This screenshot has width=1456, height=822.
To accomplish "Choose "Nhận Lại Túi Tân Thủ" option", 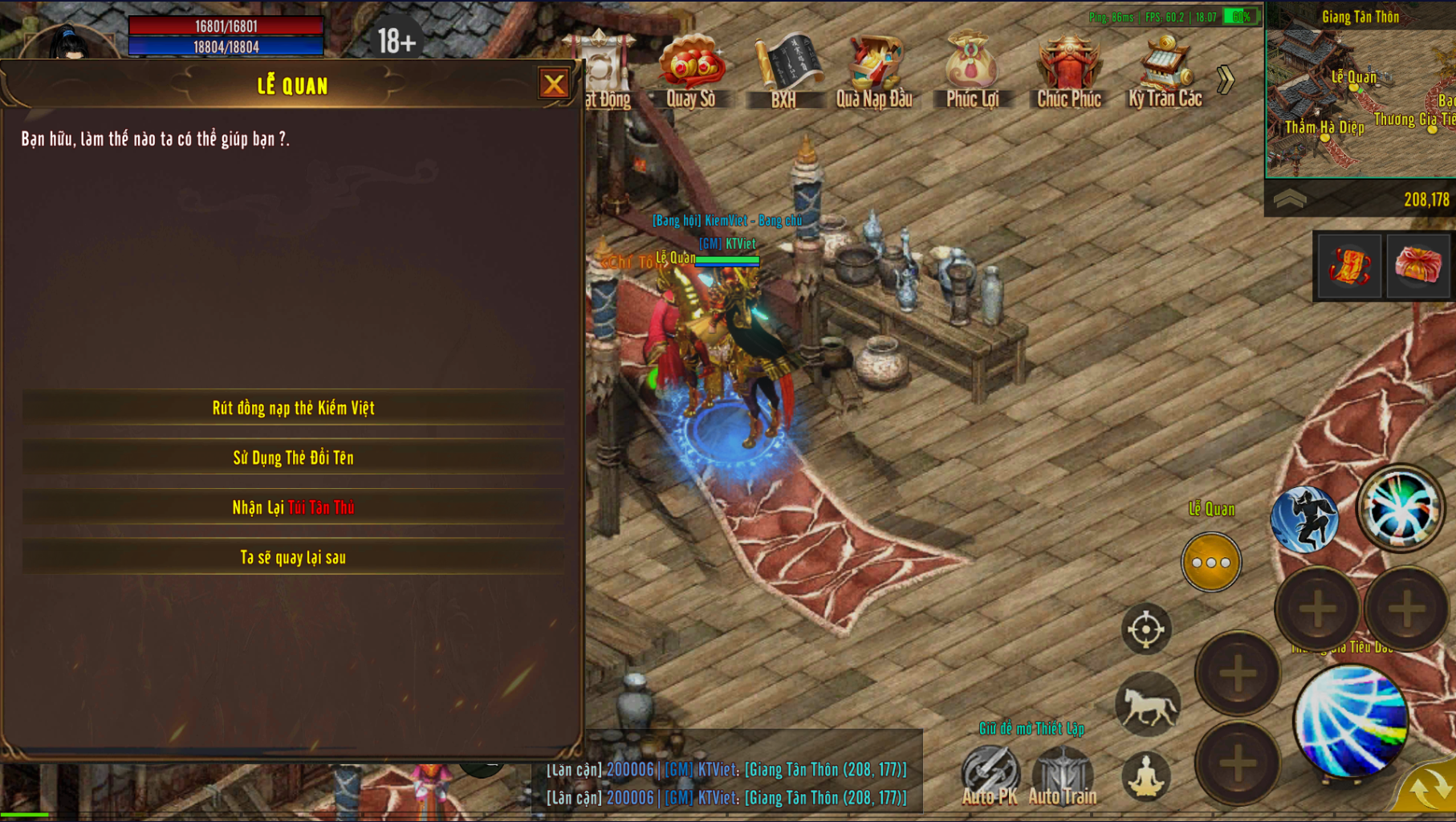I will [x=293, y=507].
